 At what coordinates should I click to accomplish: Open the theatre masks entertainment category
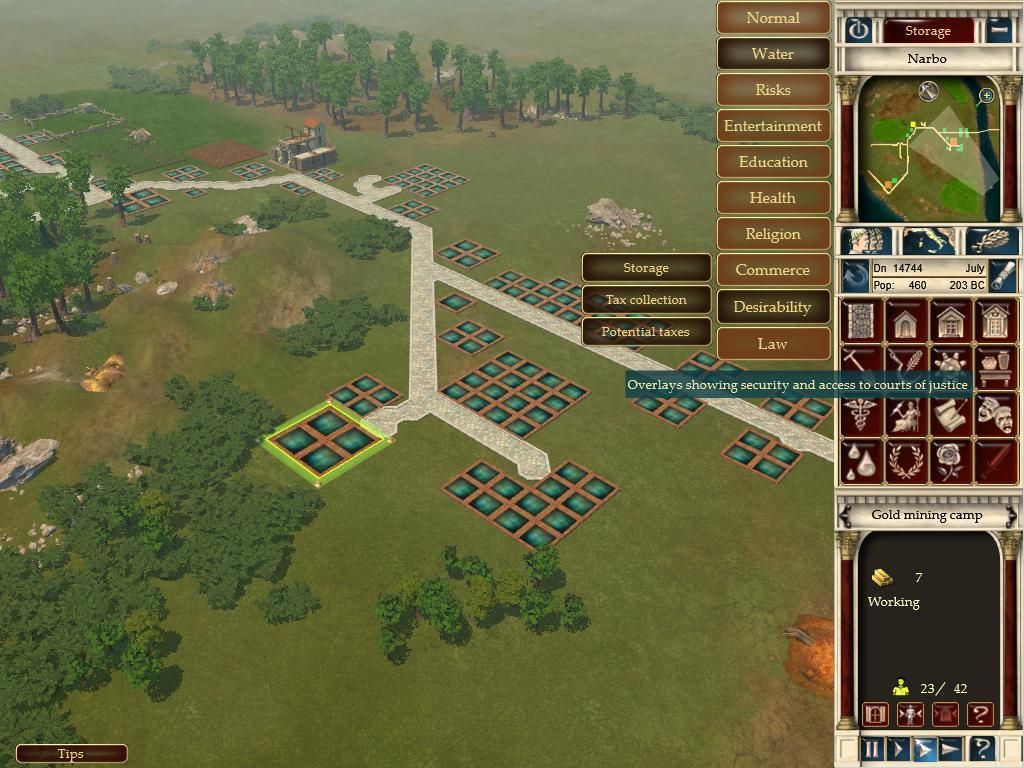[x=995, y=413]
